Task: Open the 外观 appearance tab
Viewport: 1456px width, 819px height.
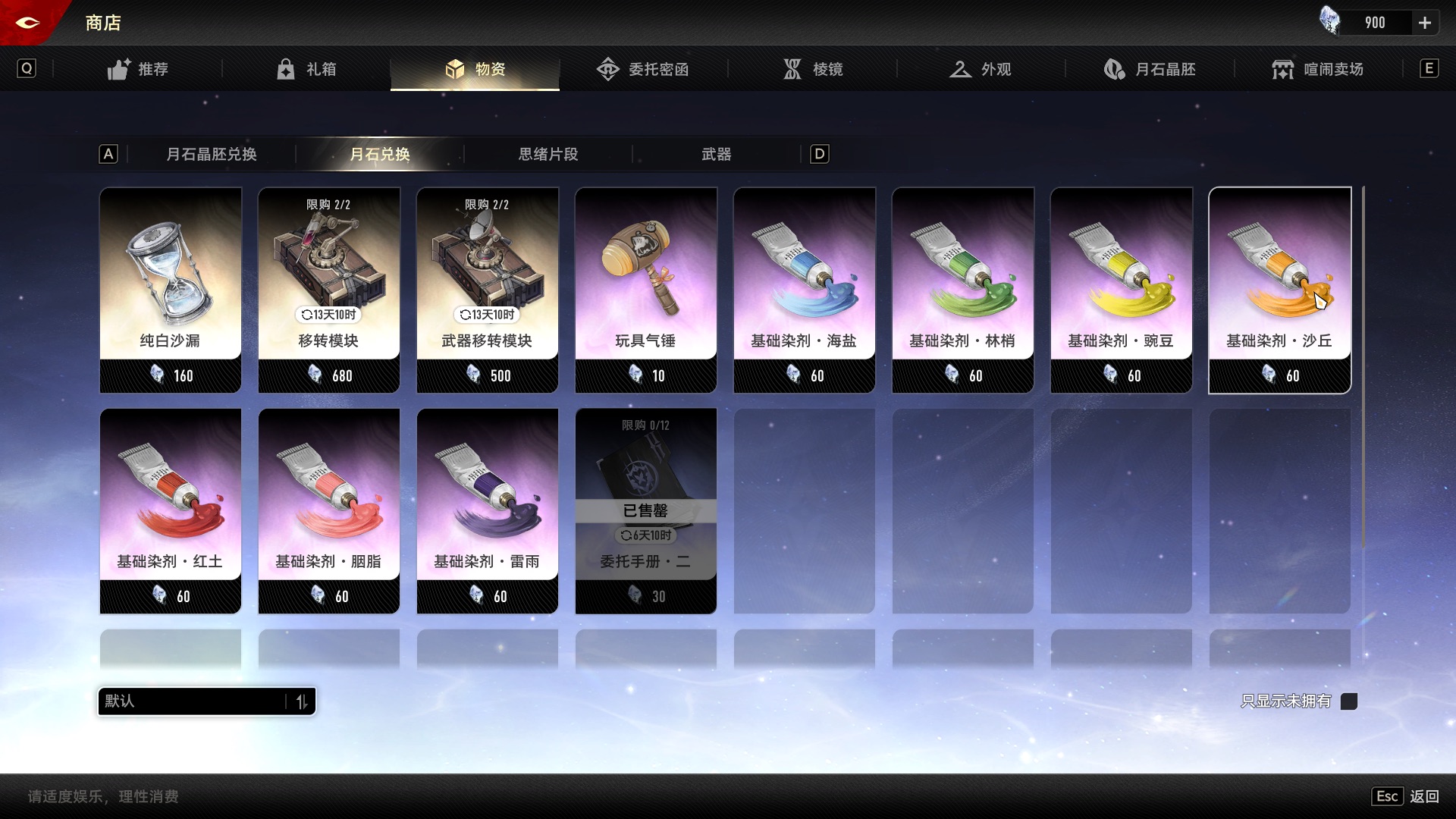Action: [981, 69]
